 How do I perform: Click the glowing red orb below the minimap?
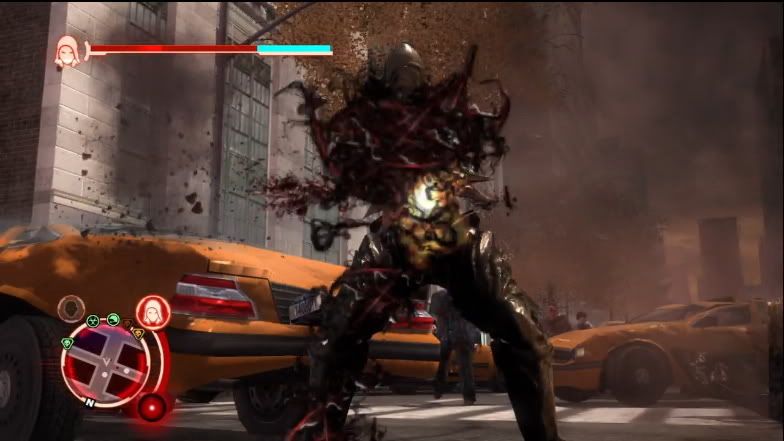(x=152, y=407)
